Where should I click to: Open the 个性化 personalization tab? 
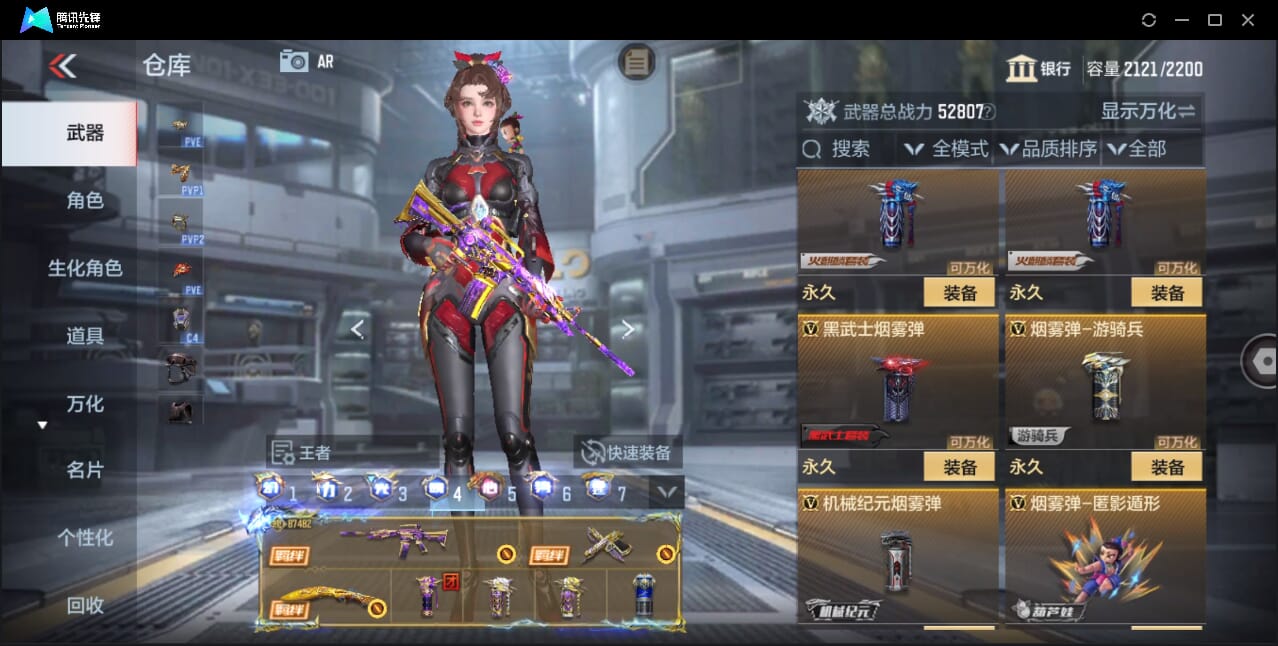(x=84, y=538)
